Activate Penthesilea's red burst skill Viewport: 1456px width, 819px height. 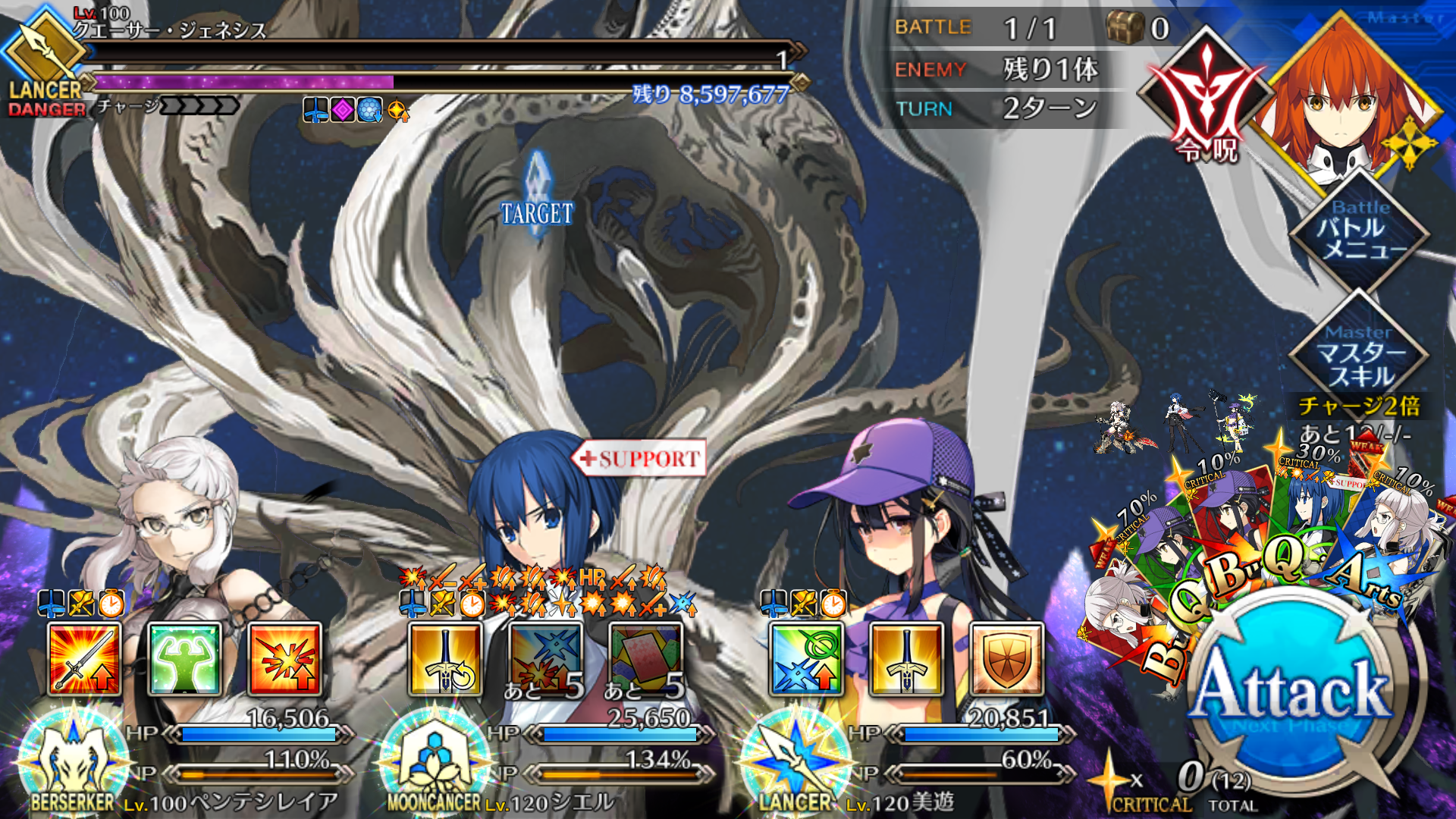(x=284, y=659)
